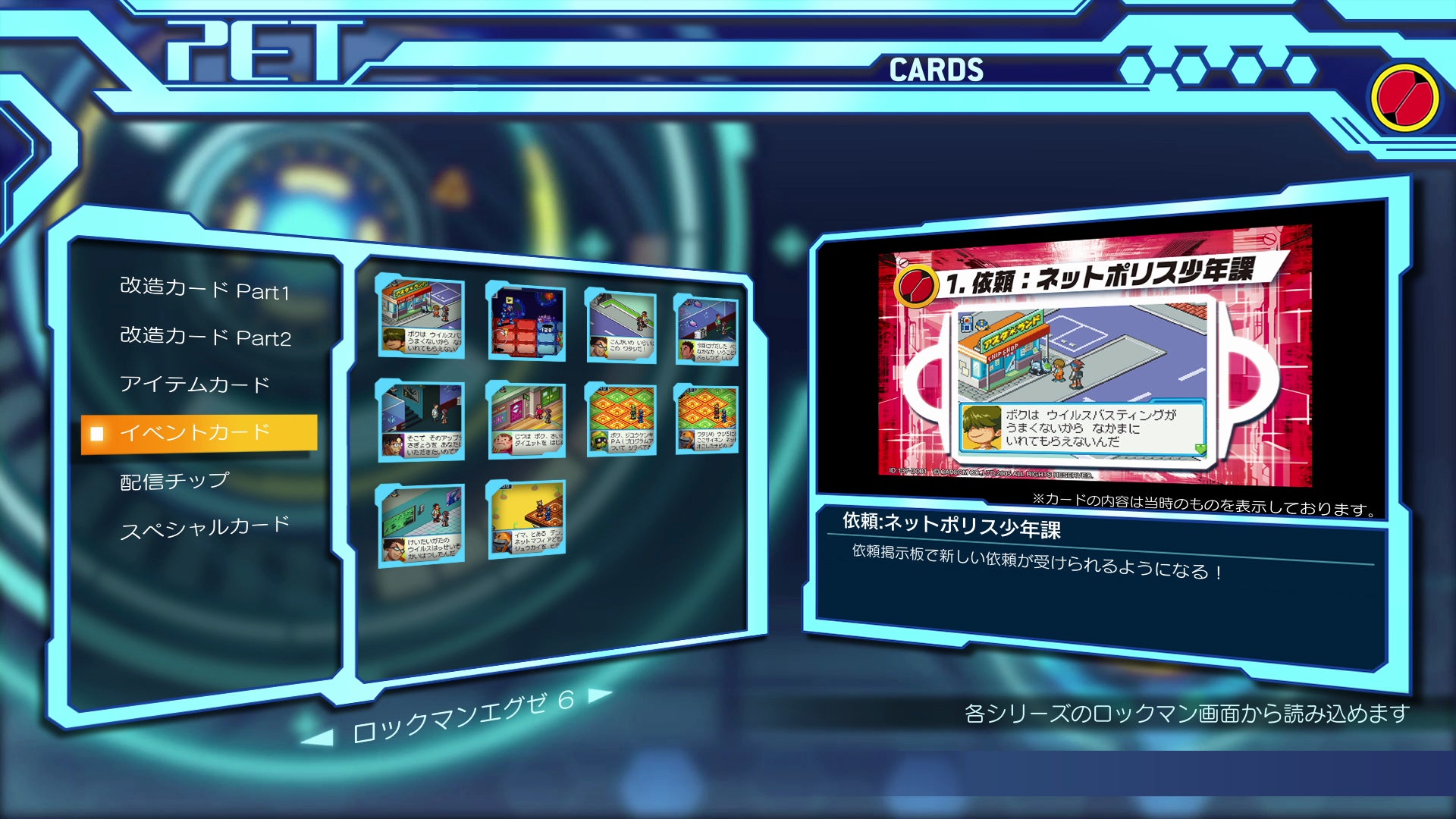1456x819 pixels.
Task: Switch to the アイテムカード category
Action: (x=193, y=385)
